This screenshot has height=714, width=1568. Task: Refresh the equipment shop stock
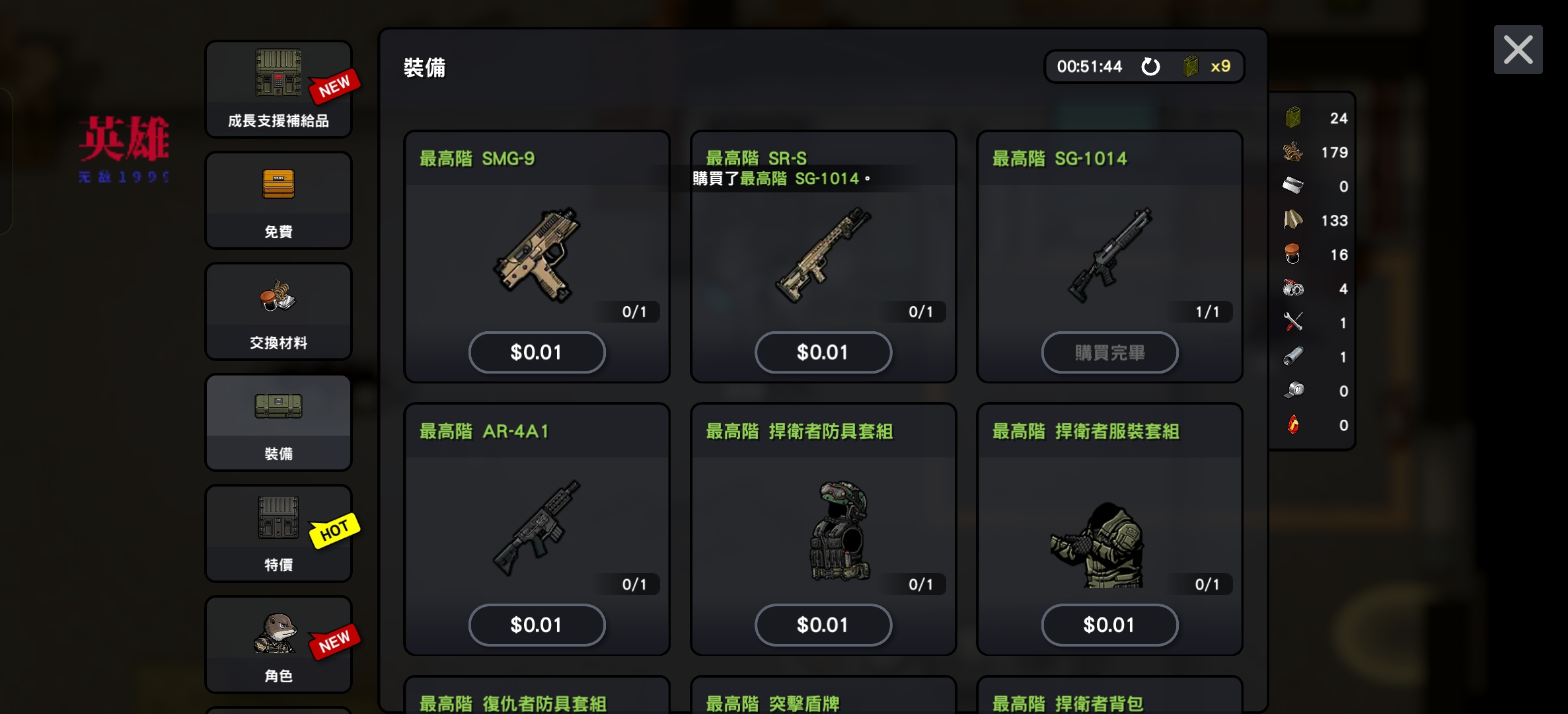(x=1150, y=67)
